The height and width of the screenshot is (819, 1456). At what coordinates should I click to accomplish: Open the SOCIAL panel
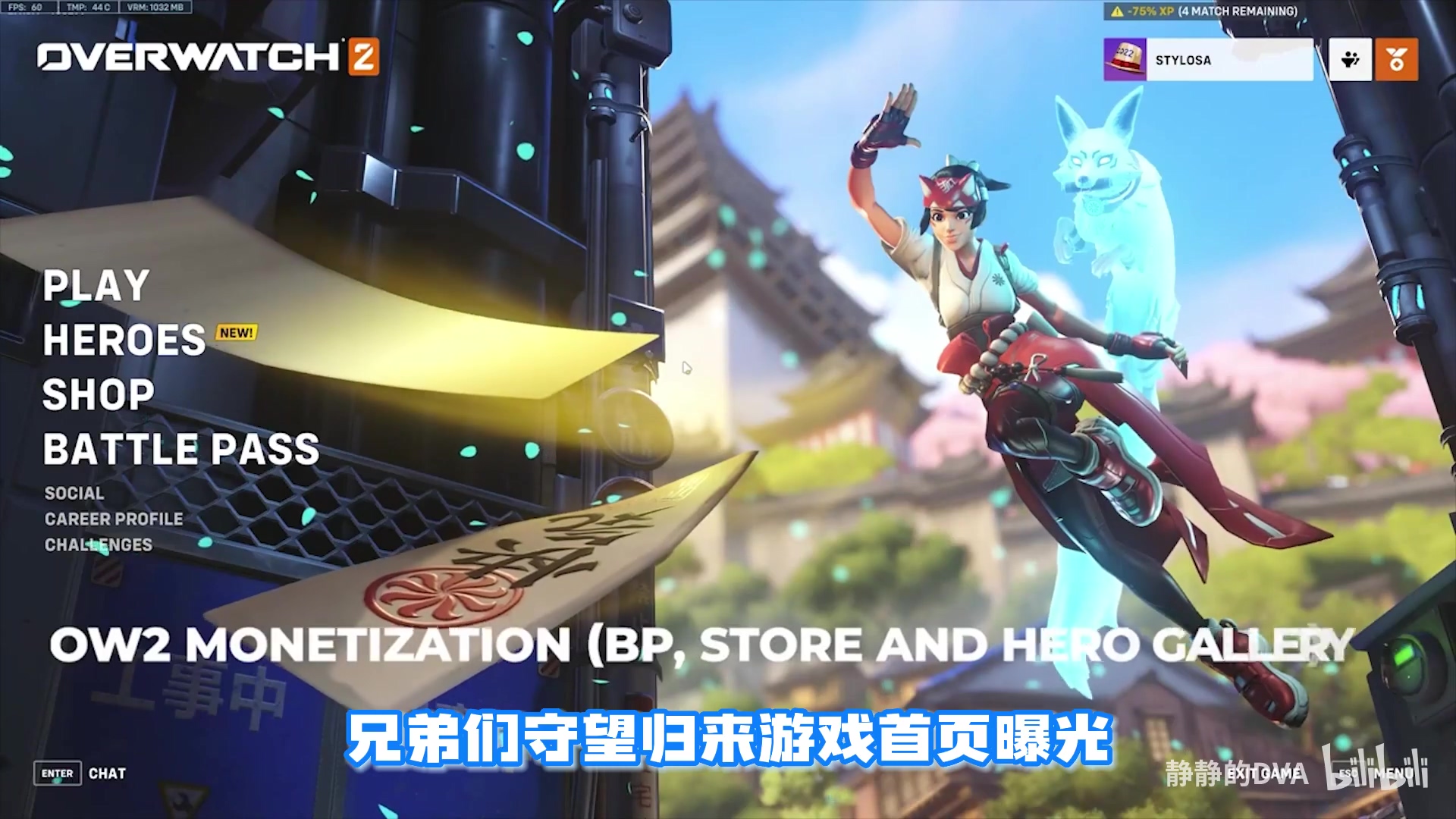[74, 493]
